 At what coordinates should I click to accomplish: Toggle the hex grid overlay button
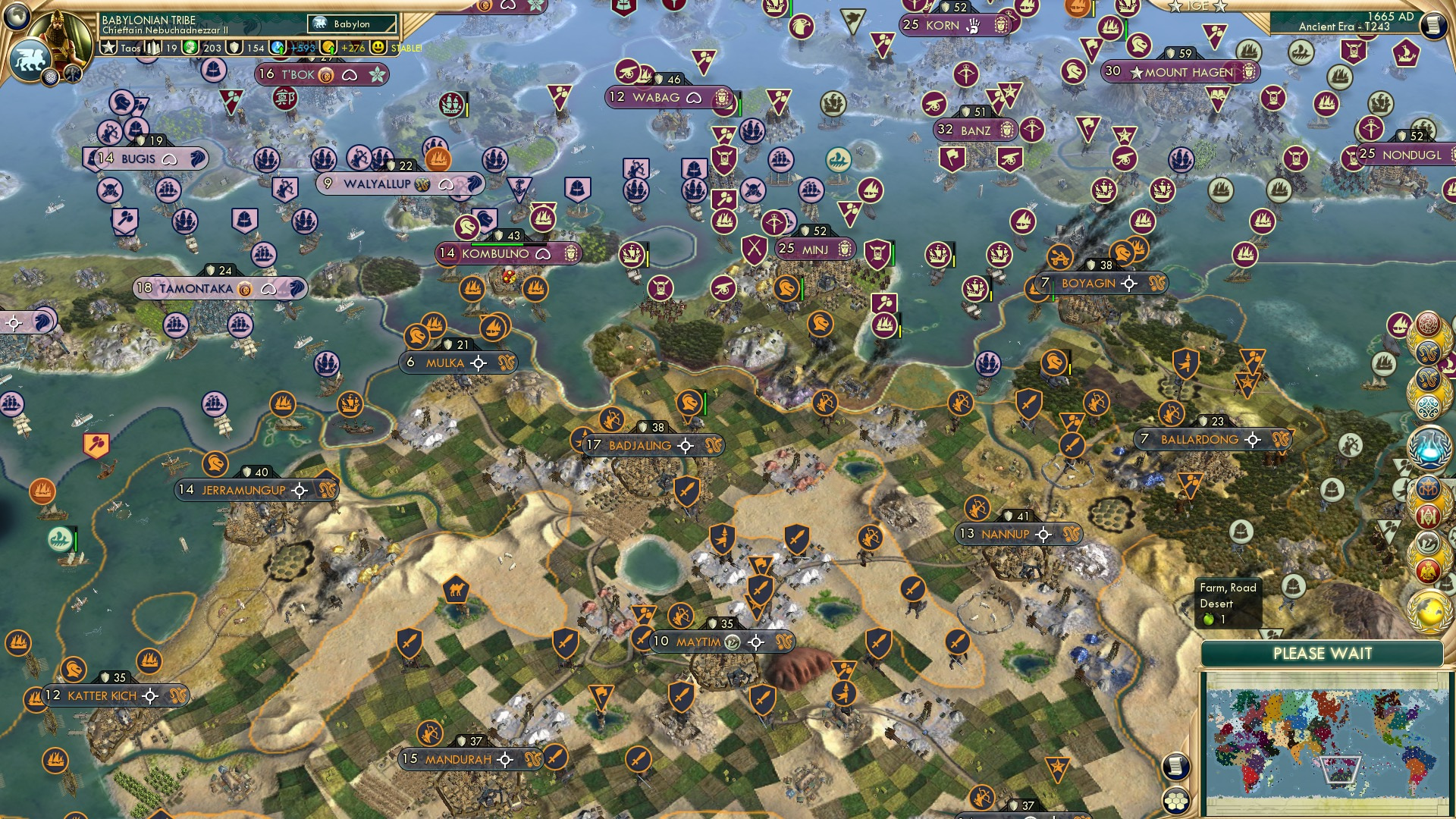1175,801
